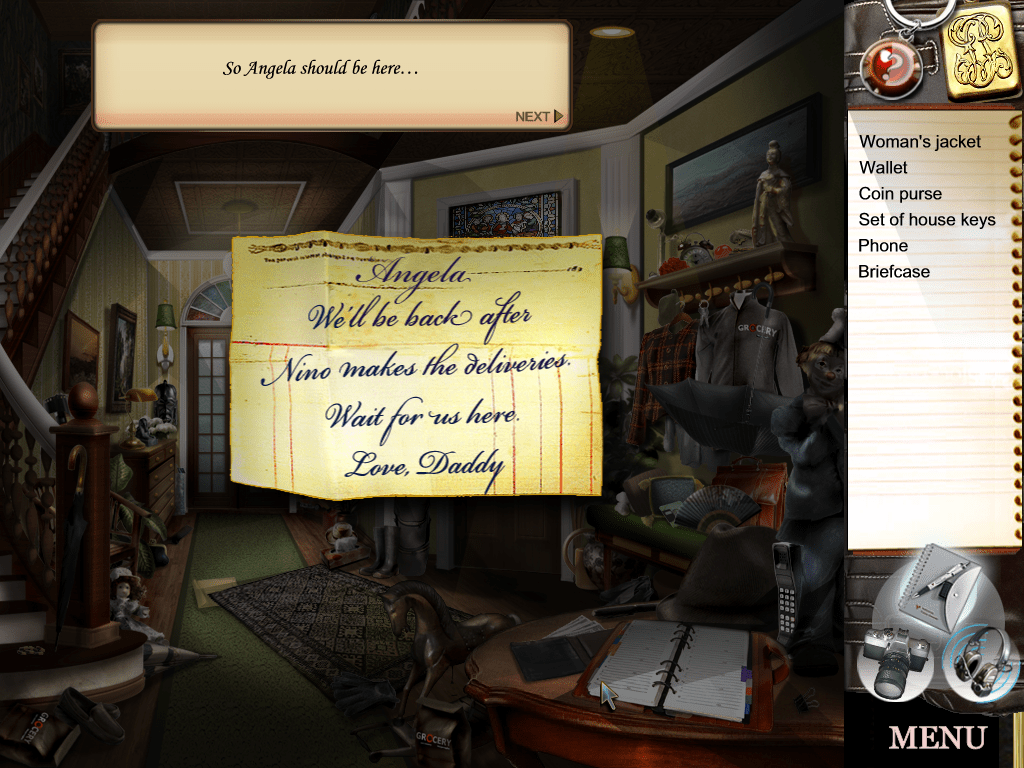Screen dimensions: 1024x768
Task: Advance the dialogue with the NEXT button
Action: point(539,117)
